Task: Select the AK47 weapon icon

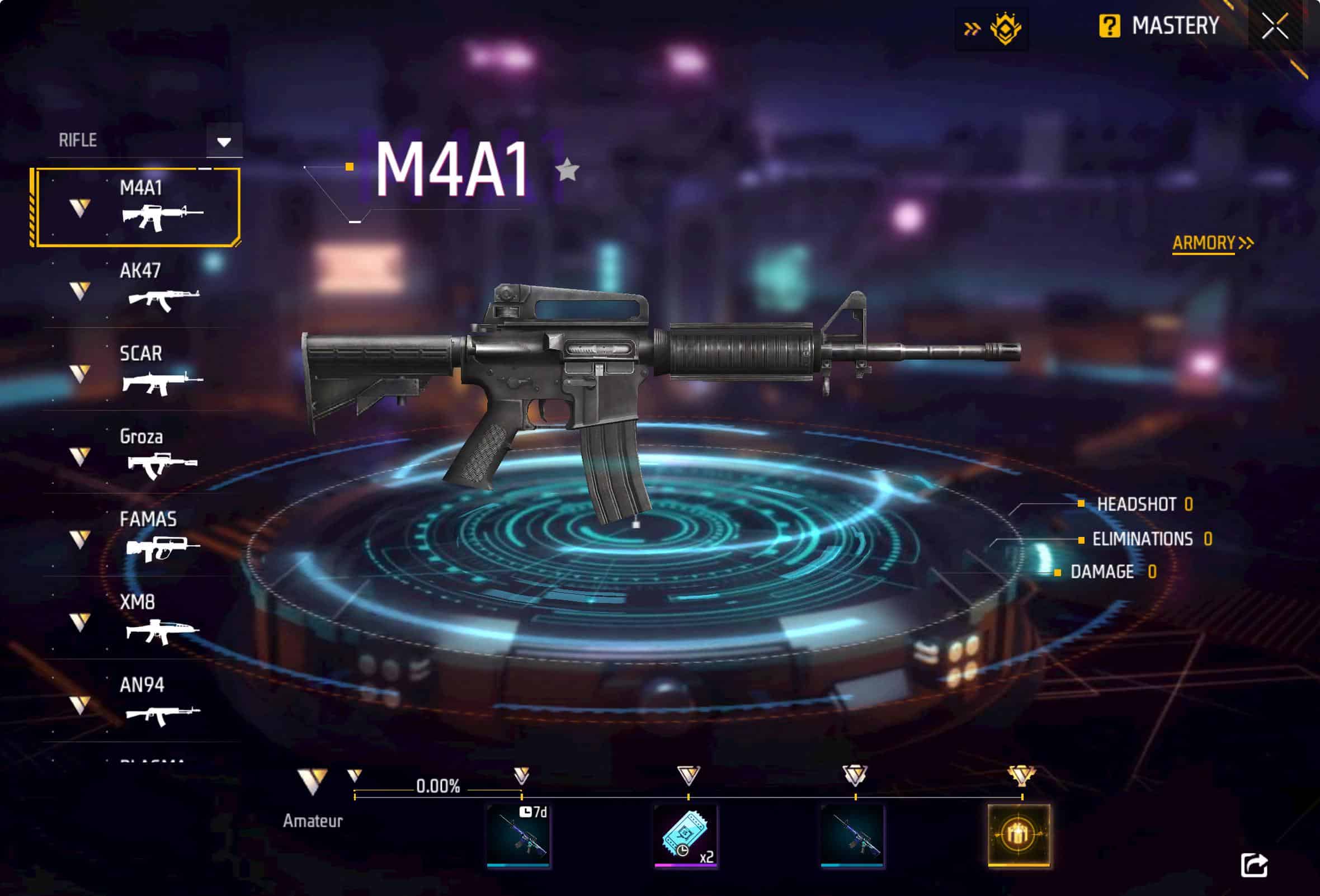Action: pyautogui.click(x=164, y=295)
